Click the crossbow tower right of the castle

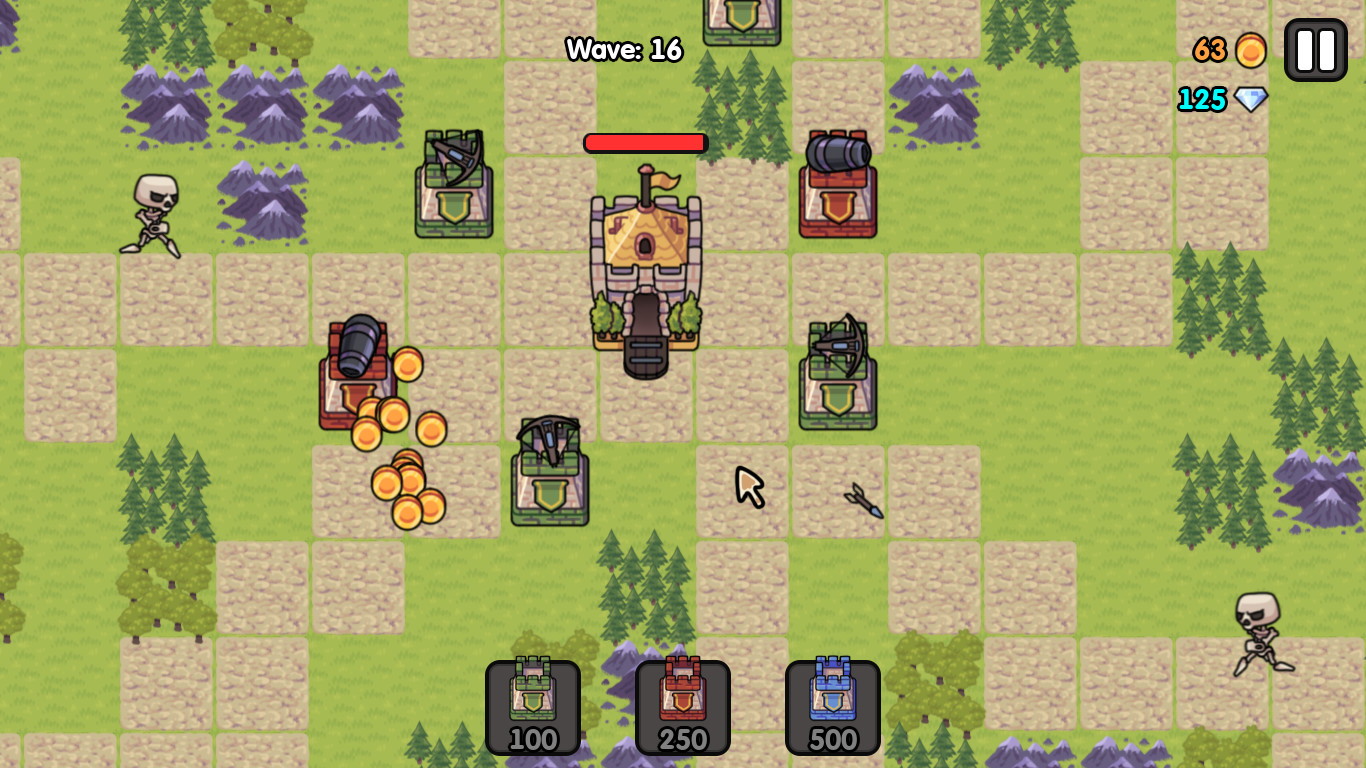coord(840,380)
